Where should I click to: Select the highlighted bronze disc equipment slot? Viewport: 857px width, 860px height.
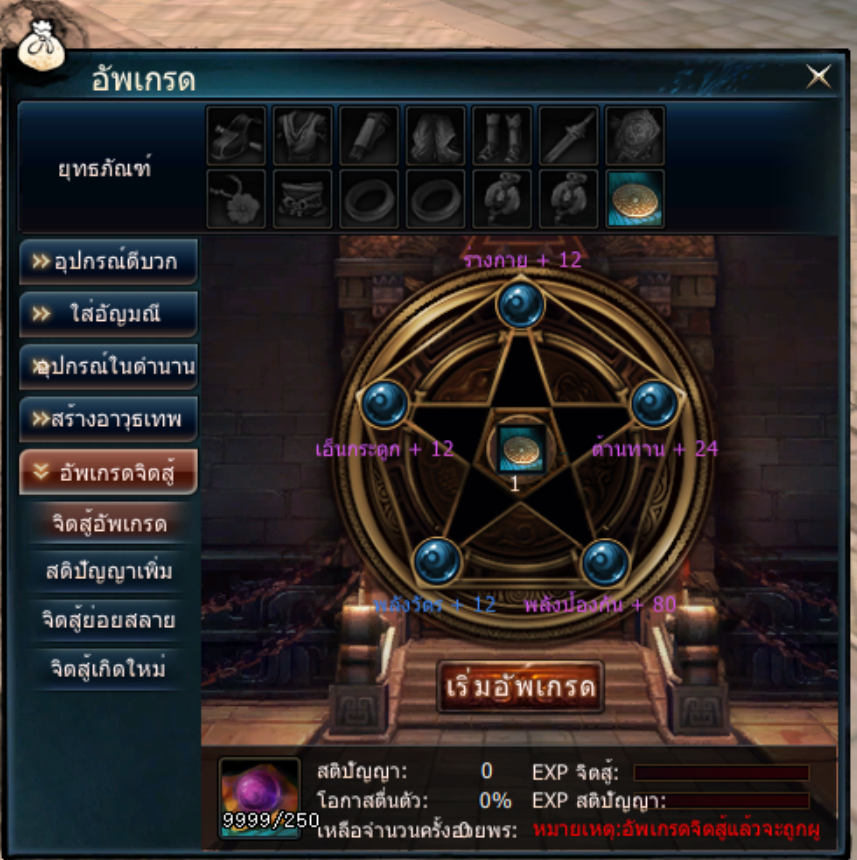(x=636, y=198)
